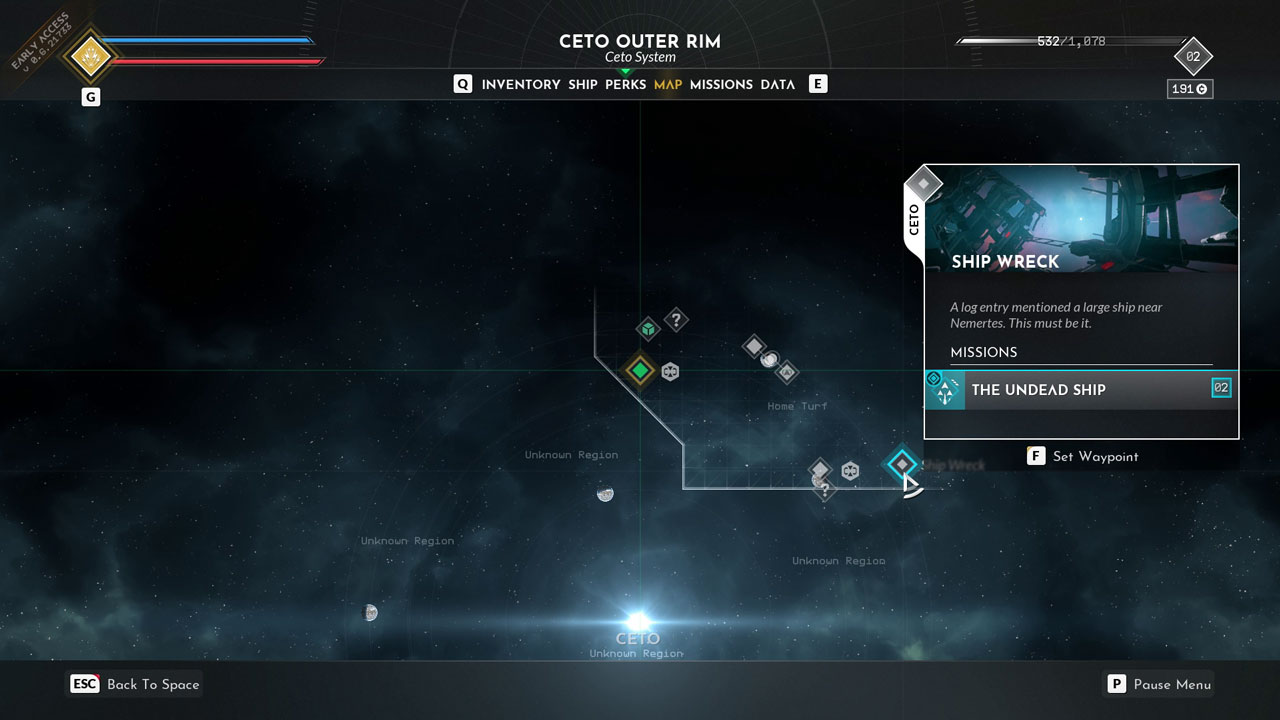
Task: Select the Ceto star on the map
Action: 638,621
